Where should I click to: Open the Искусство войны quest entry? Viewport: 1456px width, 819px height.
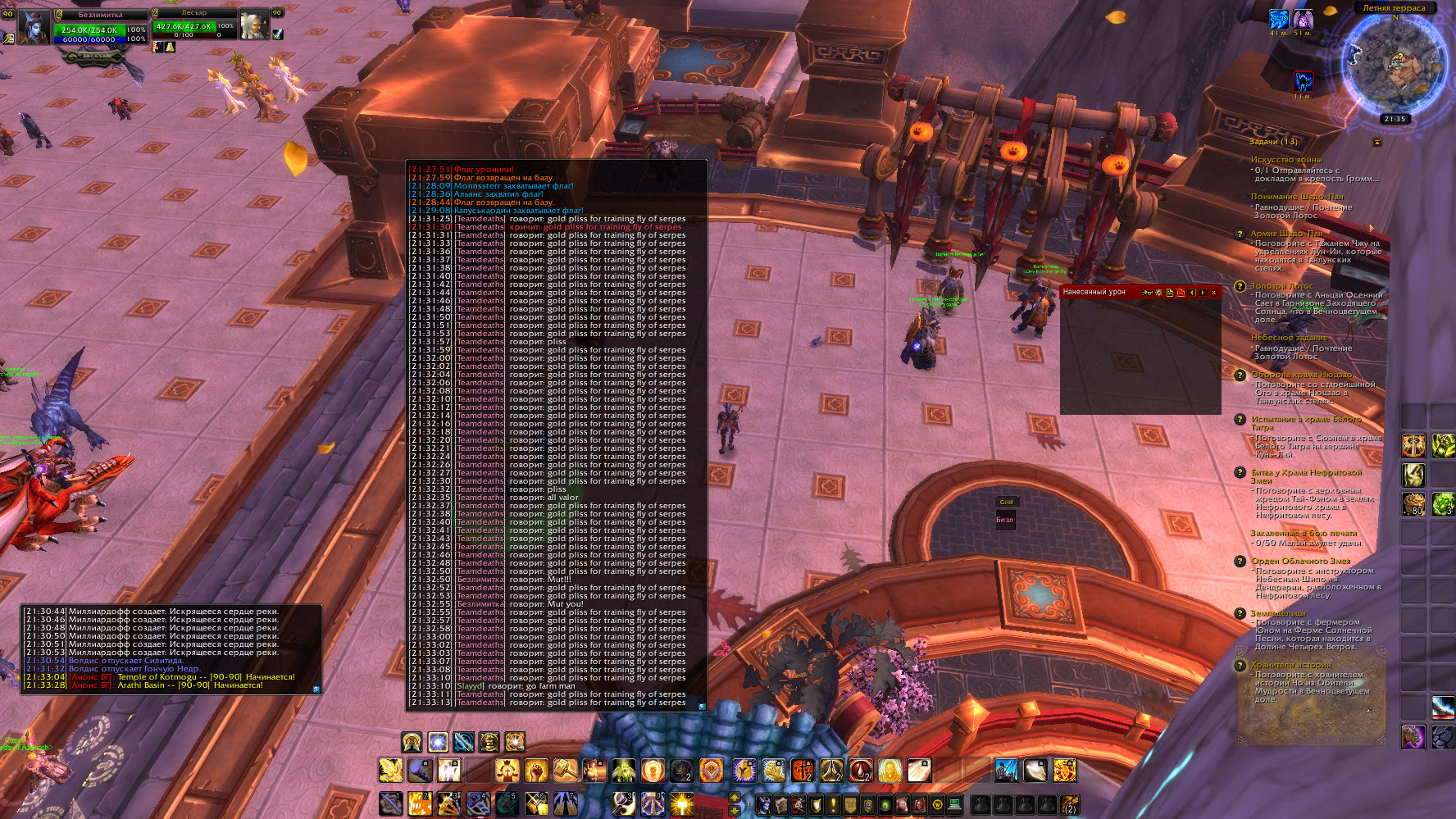point(1285,160)
